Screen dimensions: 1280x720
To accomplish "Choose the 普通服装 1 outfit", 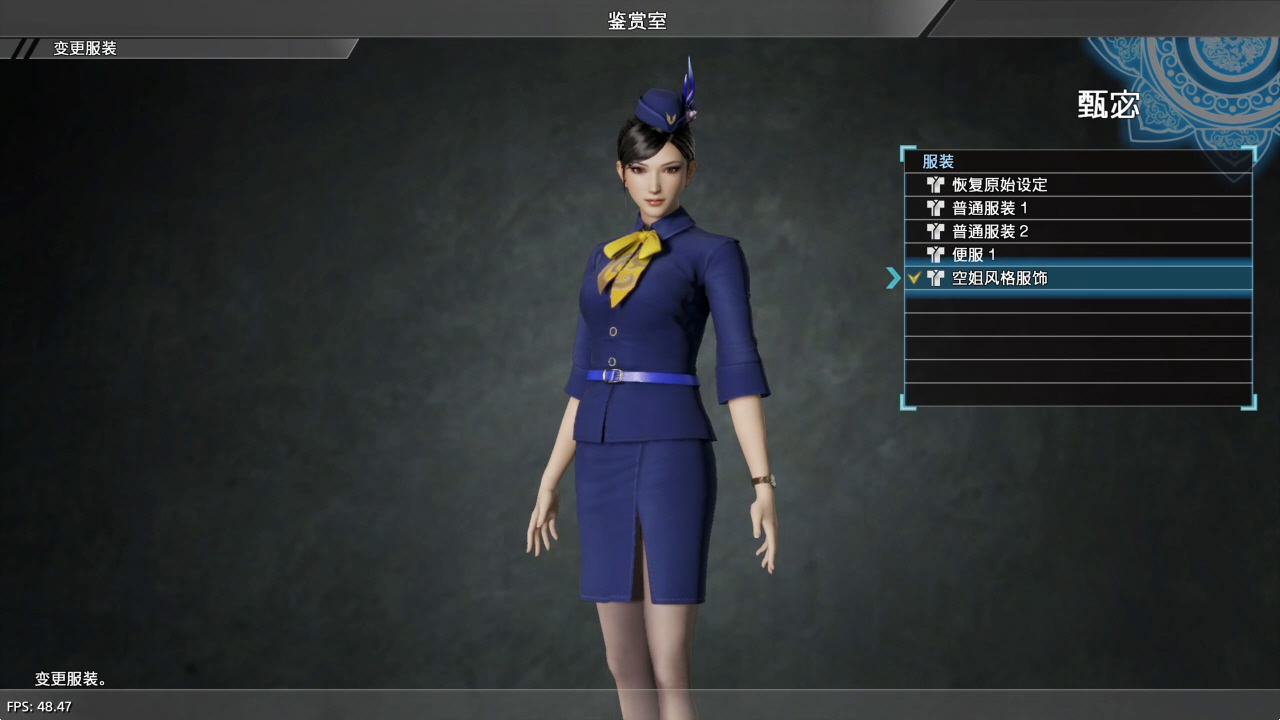I will click(x=990, y=208).
